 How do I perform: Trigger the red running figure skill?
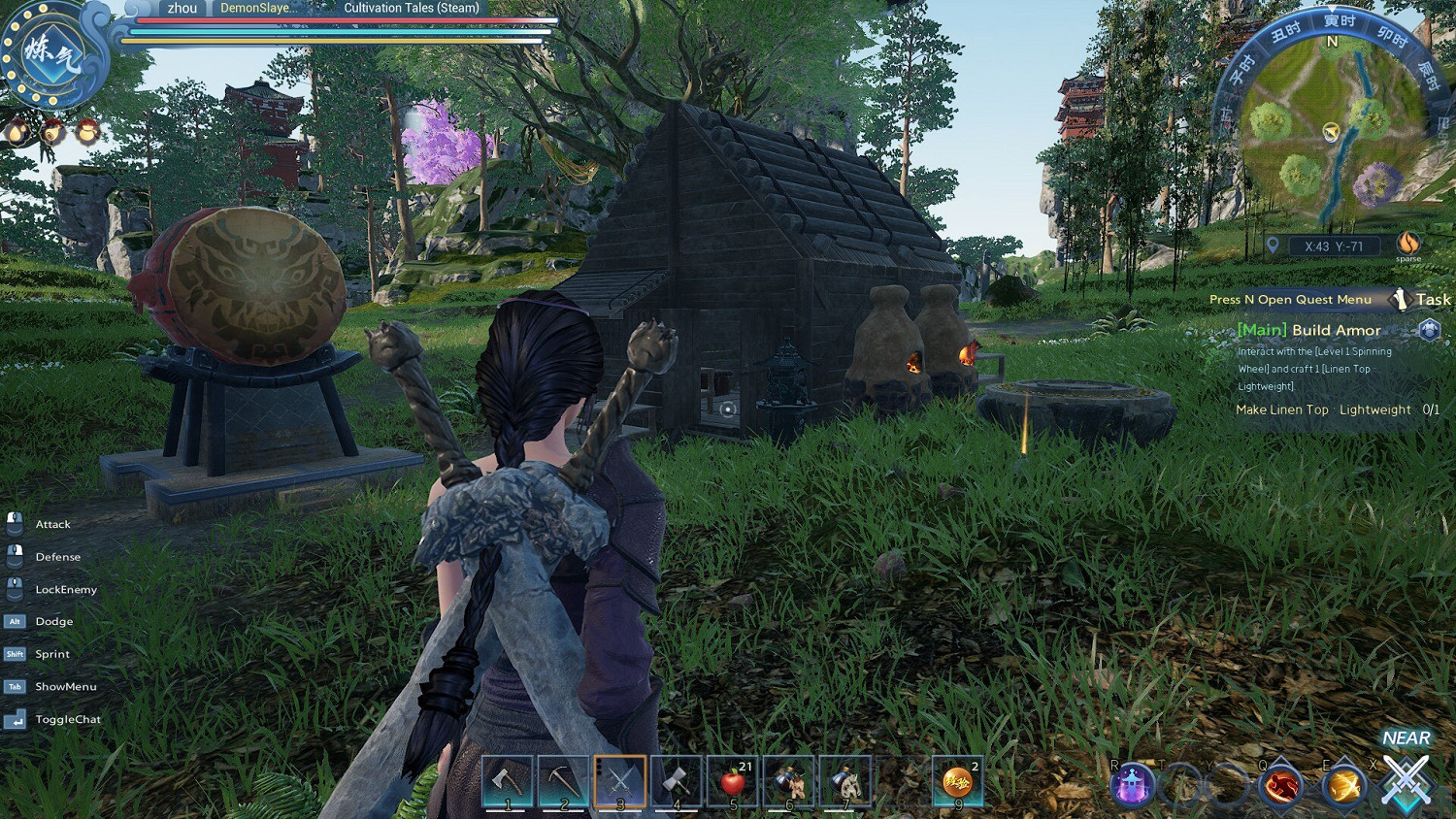point(1280,785)
